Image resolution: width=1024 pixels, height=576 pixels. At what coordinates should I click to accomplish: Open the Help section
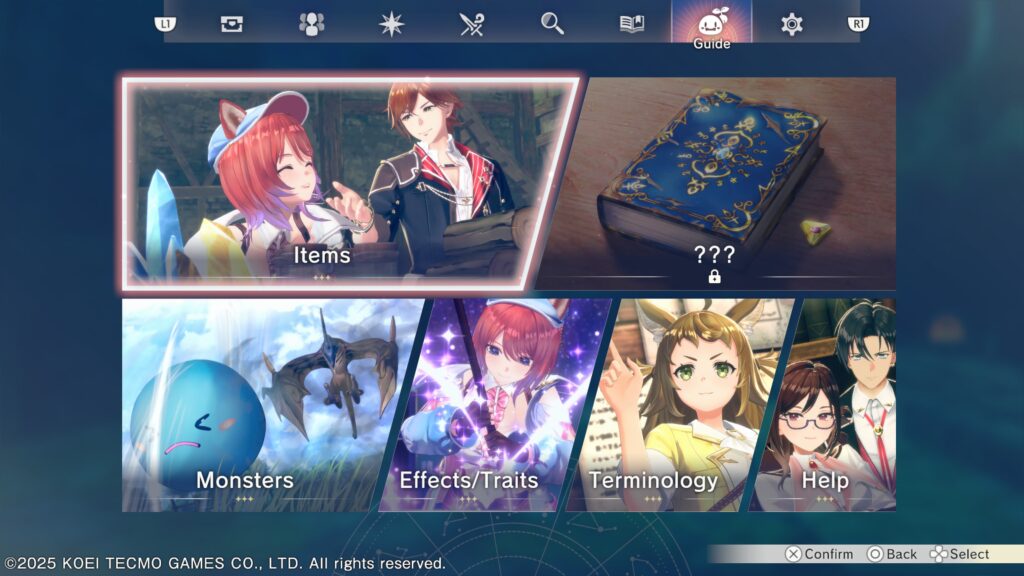click(835, 405)
